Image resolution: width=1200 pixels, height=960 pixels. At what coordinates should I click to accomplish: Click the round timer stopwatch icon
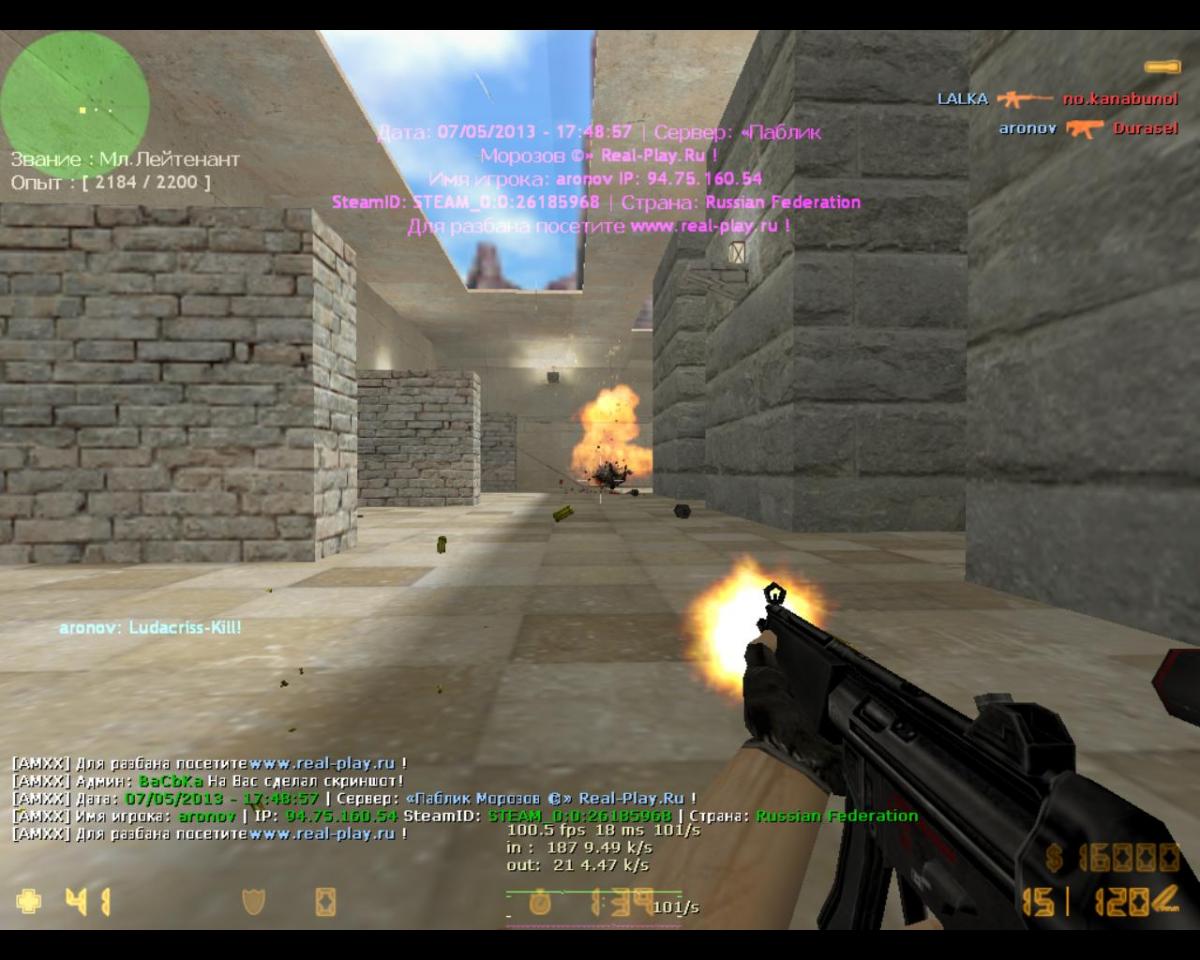click(x=540, y=903)
